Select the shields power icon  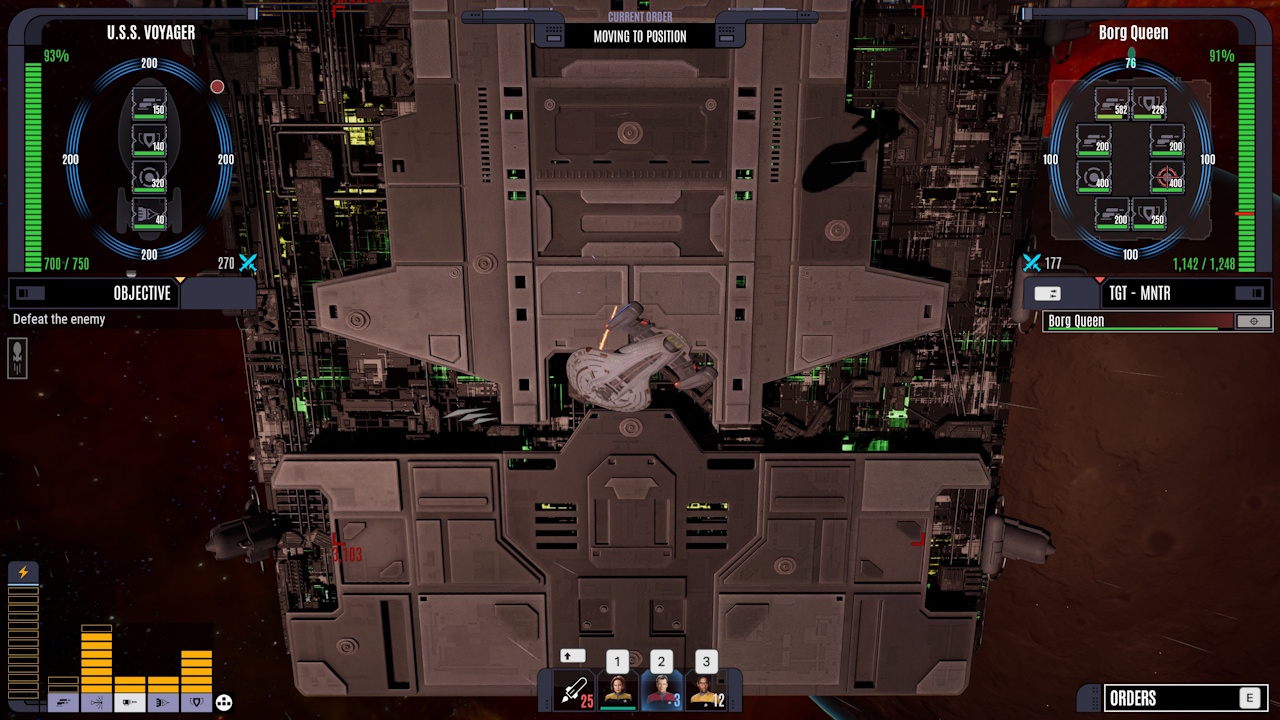pos(196,703)
